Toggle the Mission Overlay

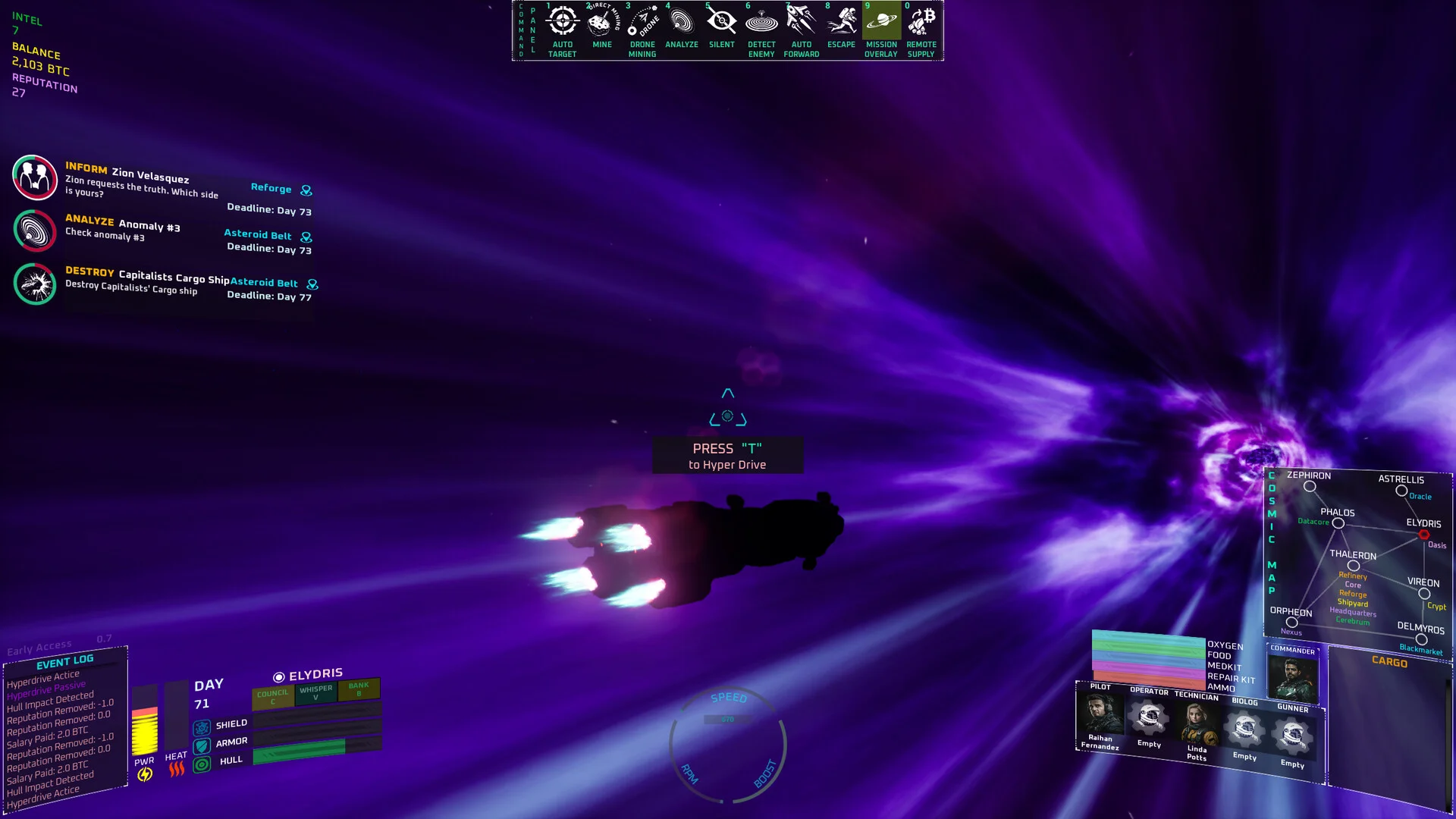point(881,22)
